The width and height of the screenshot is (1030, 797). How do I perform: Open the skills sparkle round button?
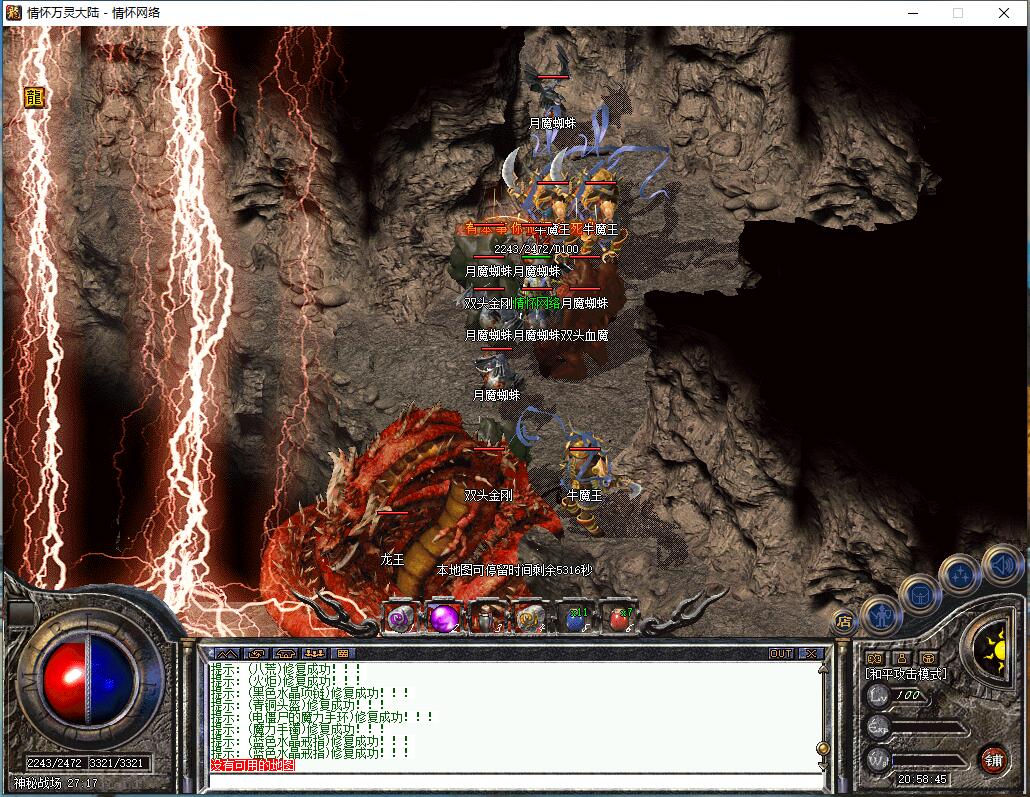[x=960, y=575]
